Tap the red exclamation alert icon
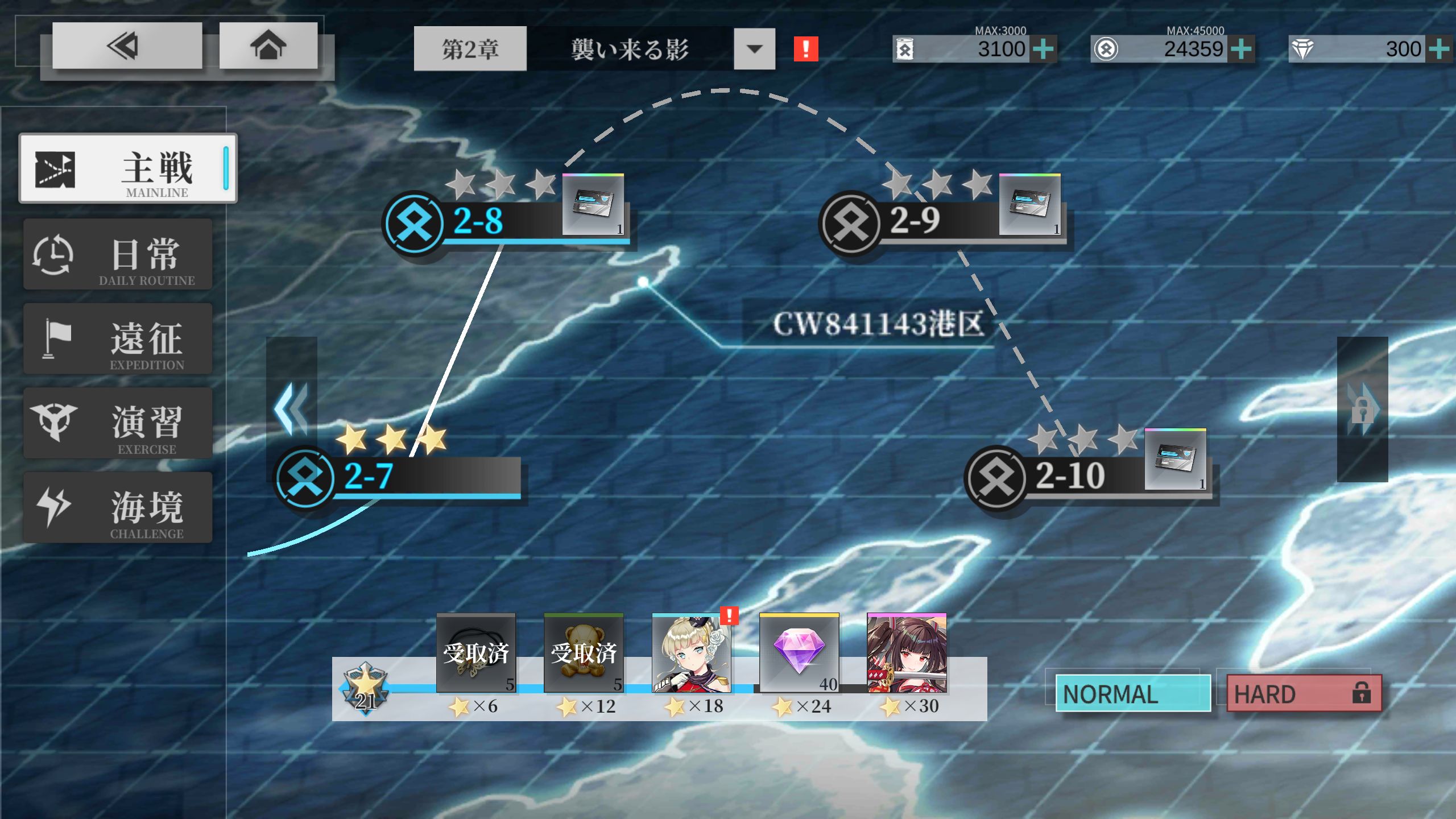 (x=805, y=49)
